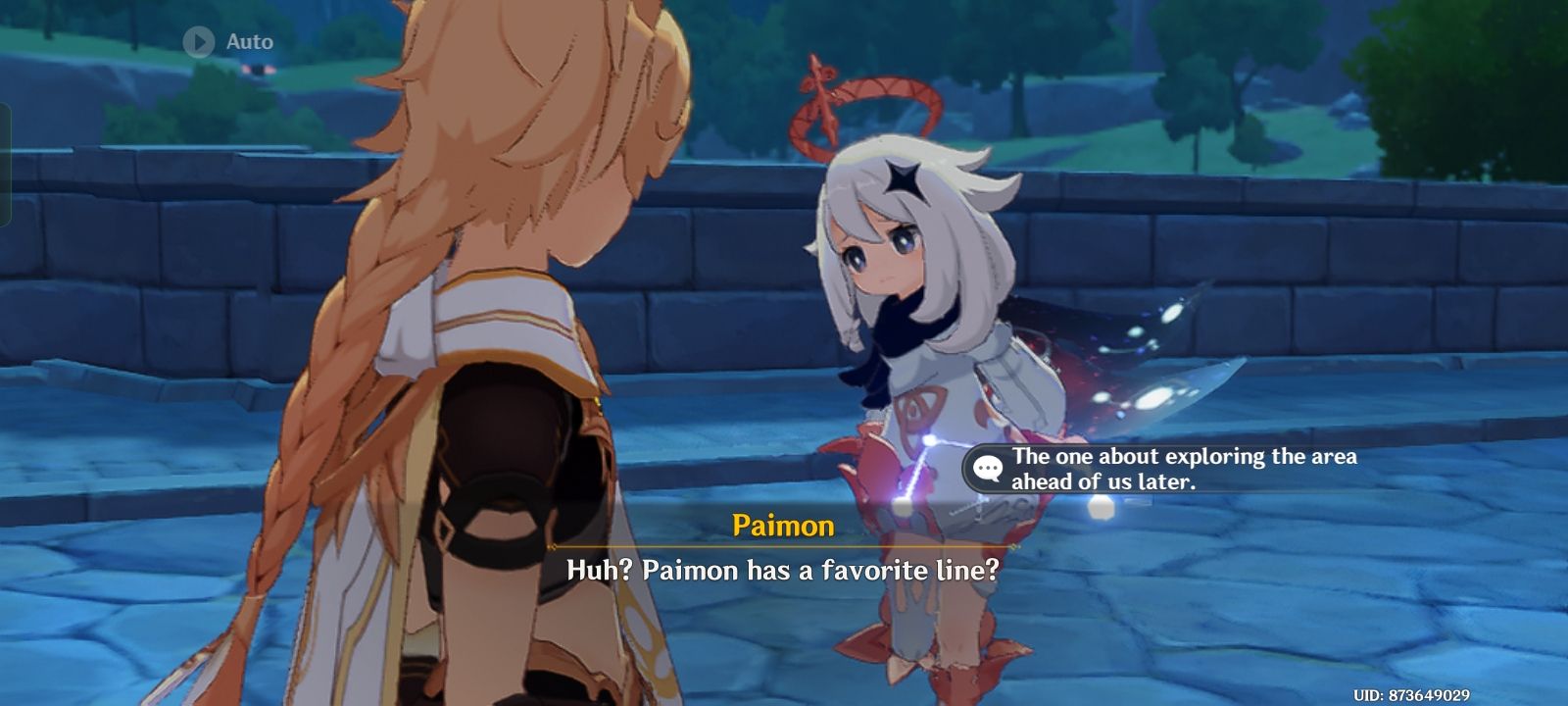Advance the dialogue 'Huh? Paimon has a favorite line?'
Screen dimensions: 1568x706
pyautogui.click(x=784, y=569)
